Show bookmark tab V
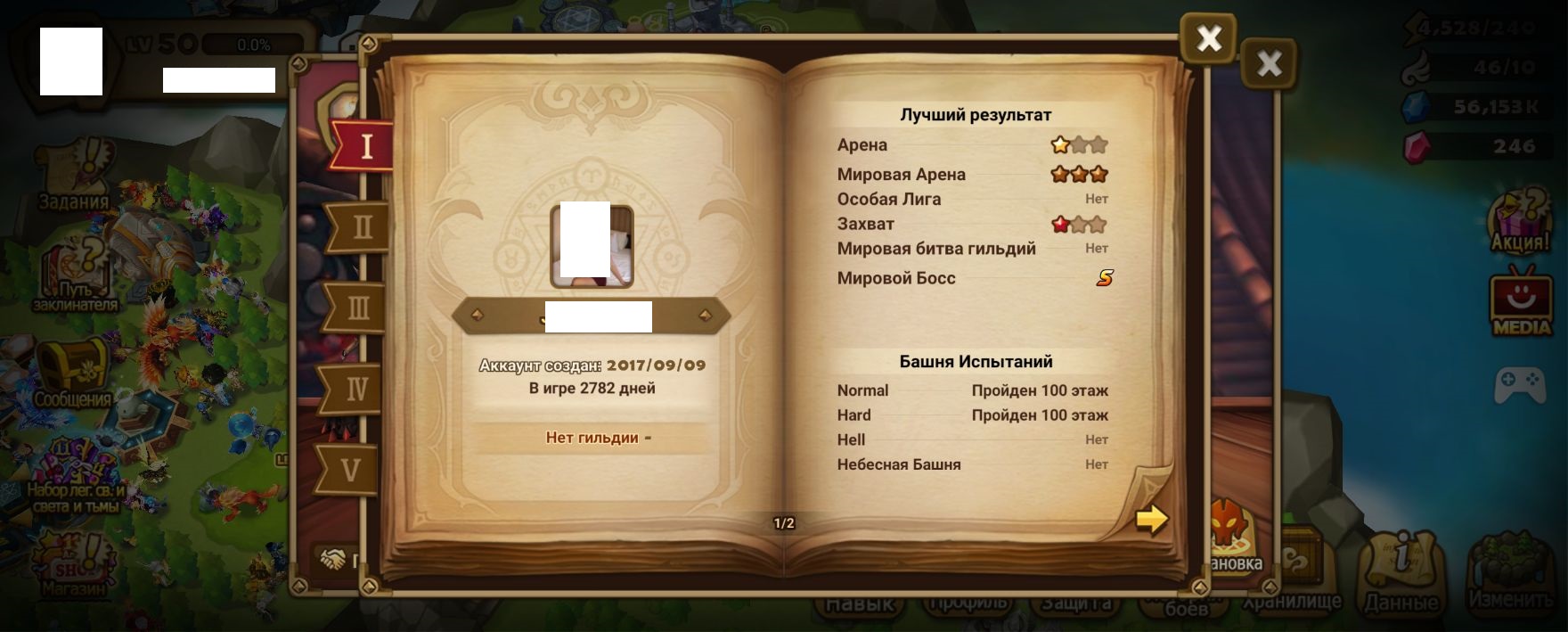The width and height of the screenshot is (1568, 632). pyautogui.click(x=351, y=470)
